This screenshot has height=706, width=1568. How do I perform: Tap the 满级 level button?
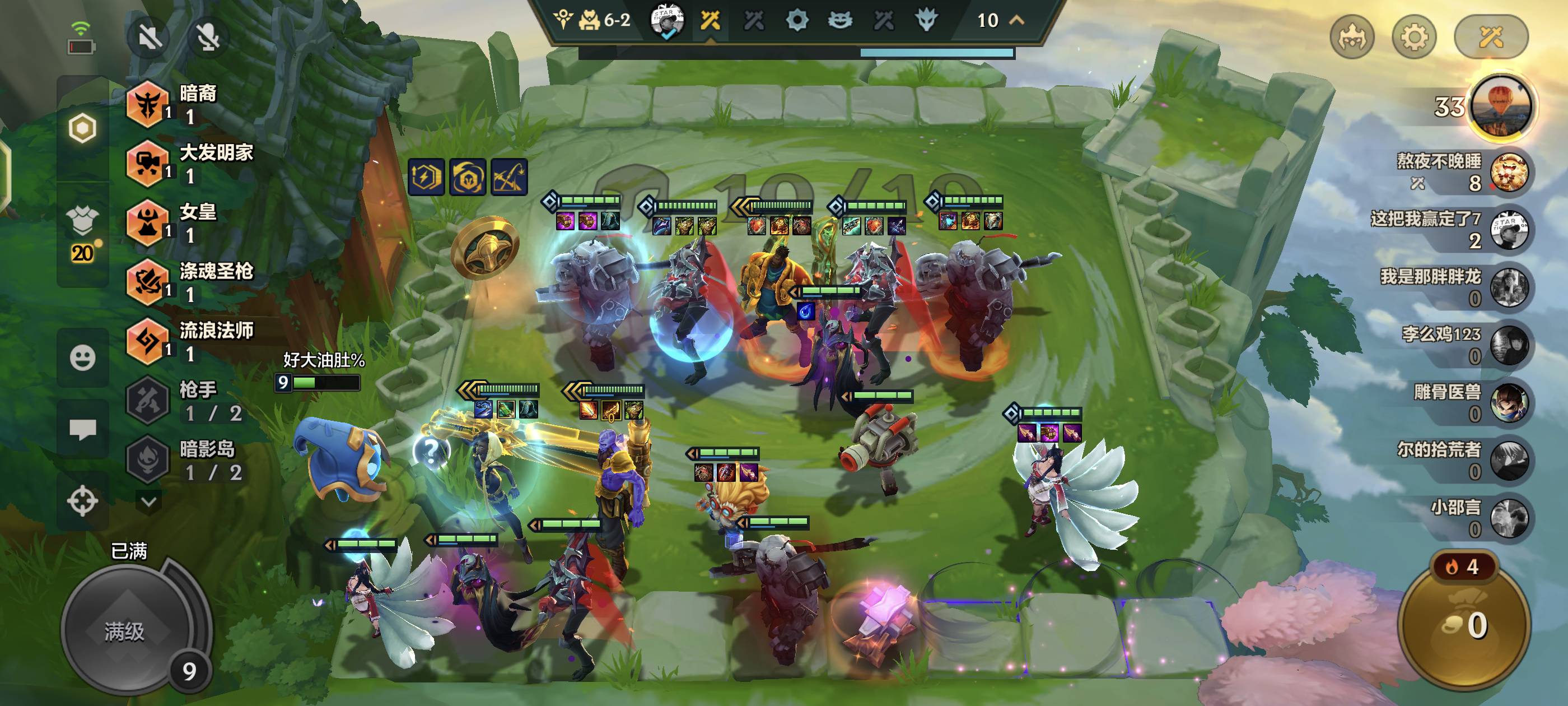tap(125, 631)
